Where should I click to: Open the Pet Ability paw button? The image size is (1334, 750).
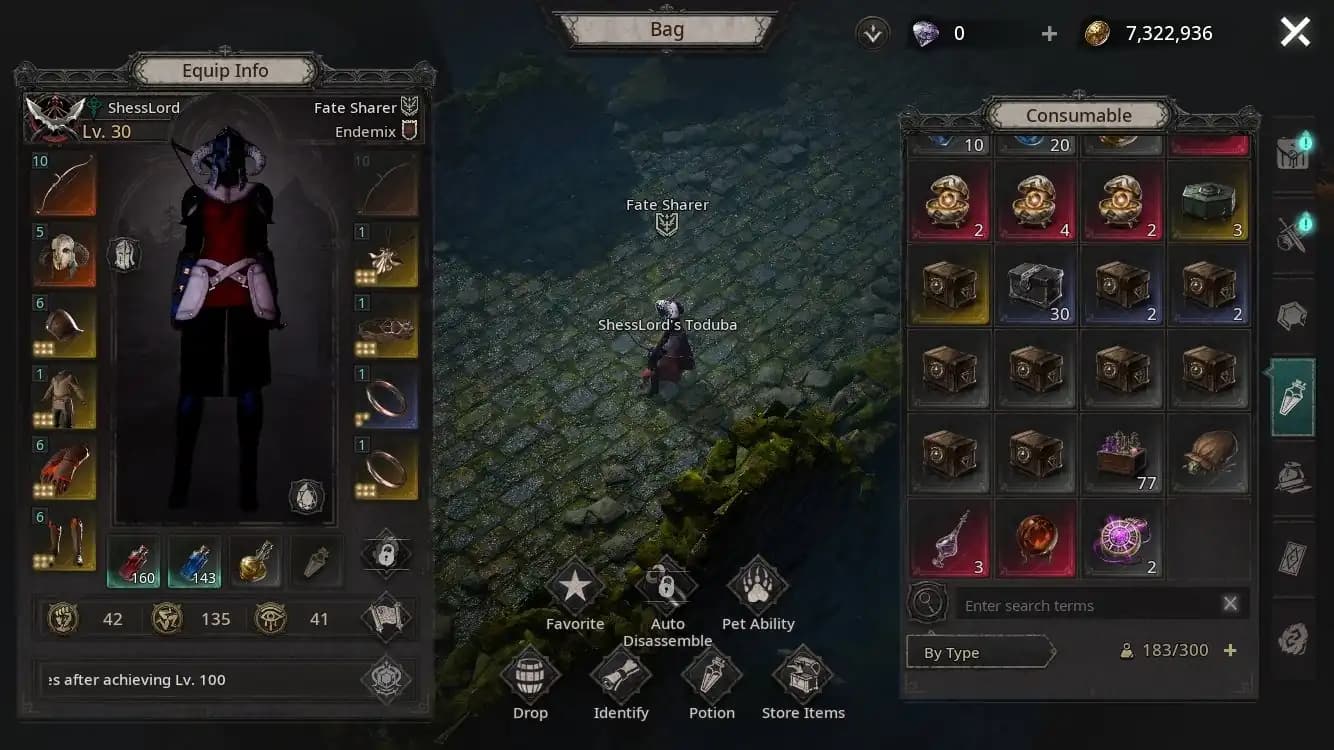coord(758,588)
